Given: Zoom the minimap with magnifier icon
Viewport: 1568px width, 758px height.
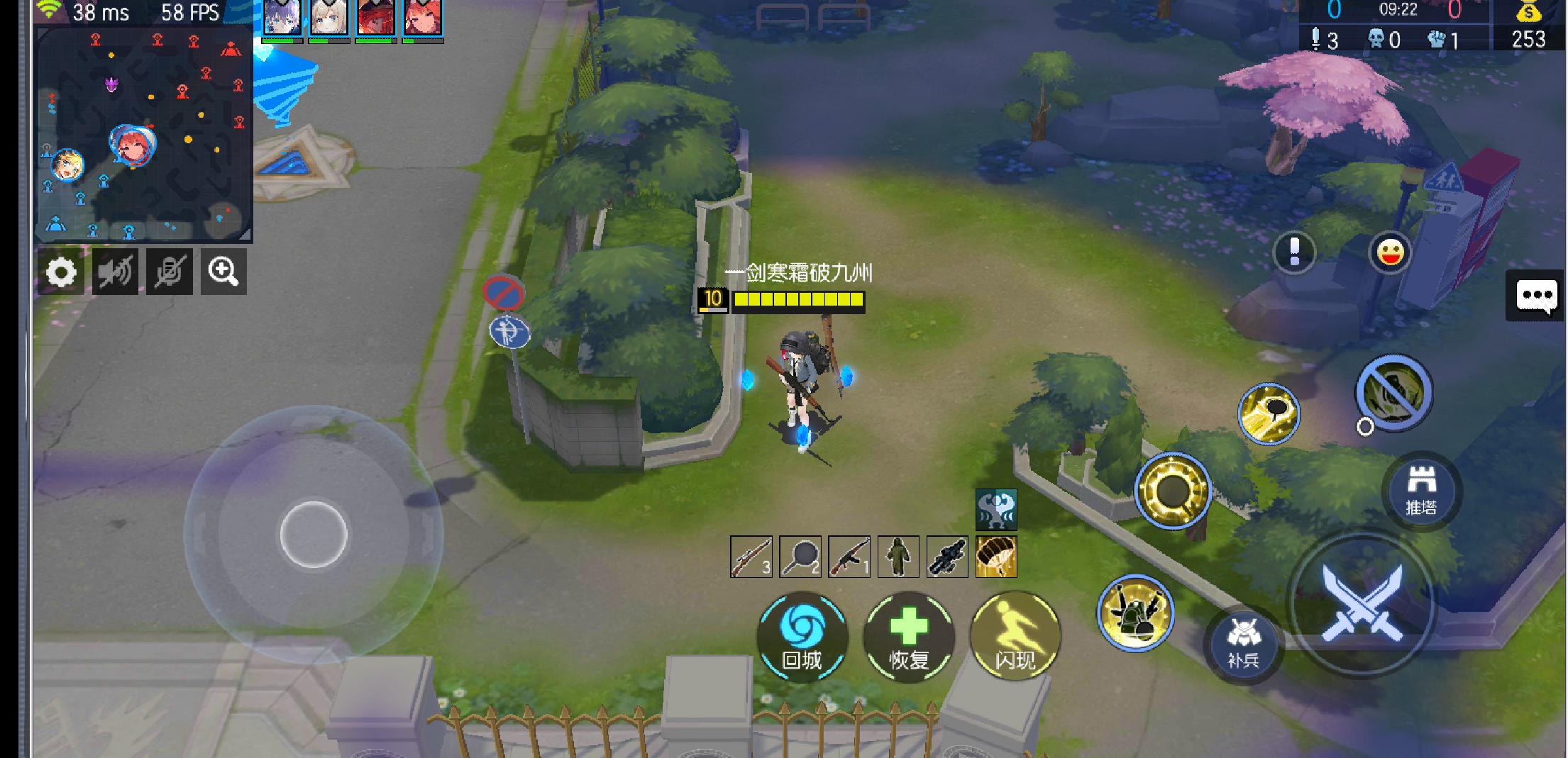Looking at the screenshot, I should tap(224, 271).
